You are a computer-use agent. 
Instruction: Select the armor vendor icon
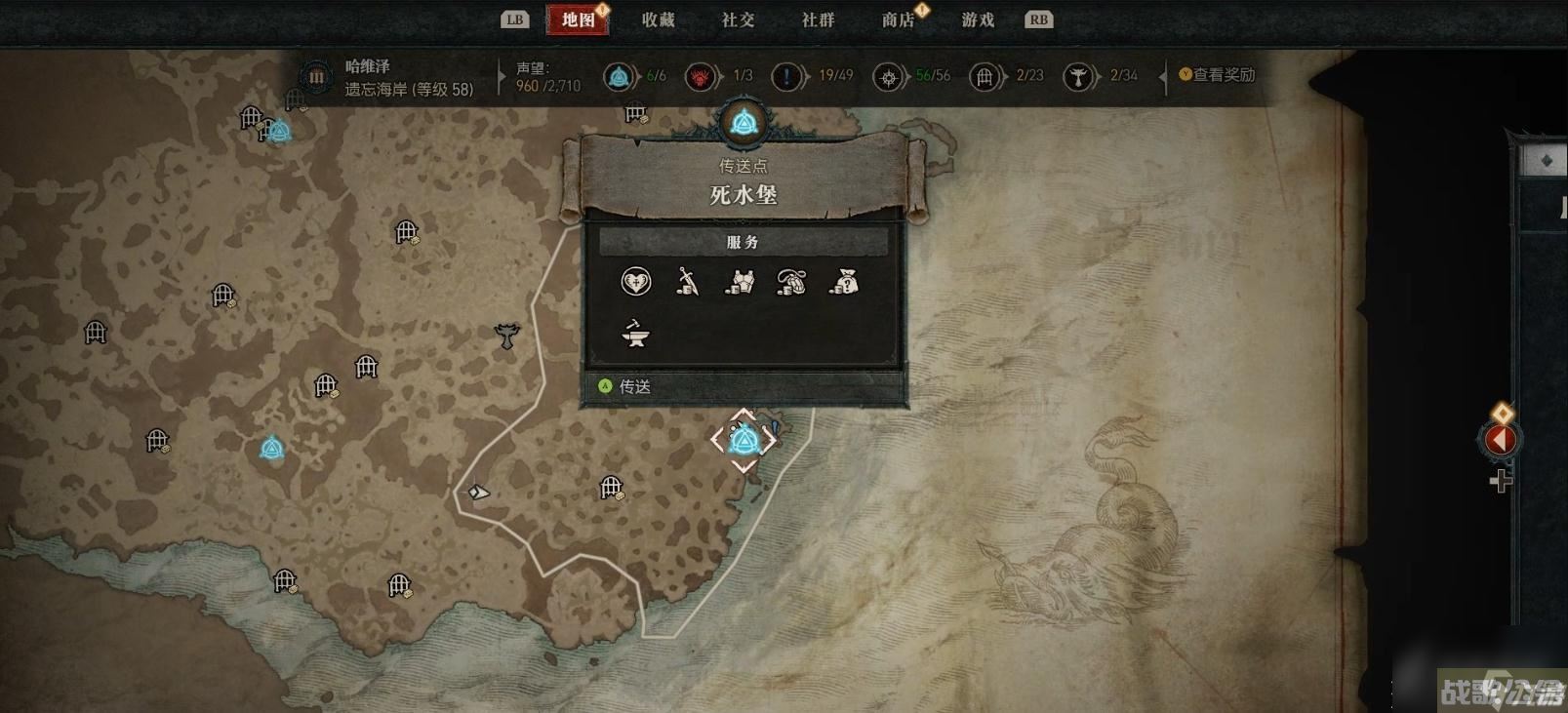pos(741,282)
